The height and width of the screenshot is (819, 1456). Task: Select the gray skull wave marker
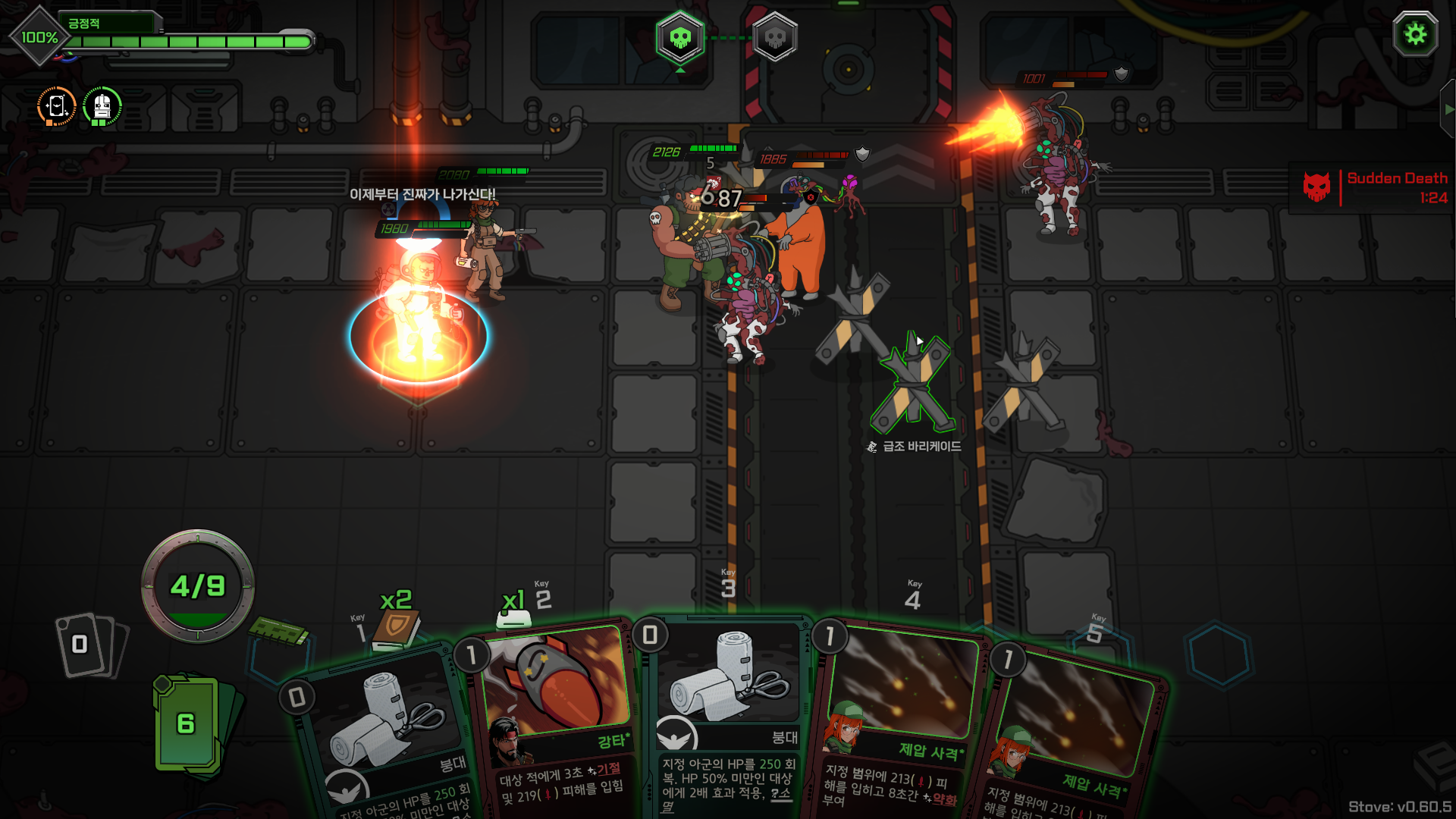click(774, 37)
